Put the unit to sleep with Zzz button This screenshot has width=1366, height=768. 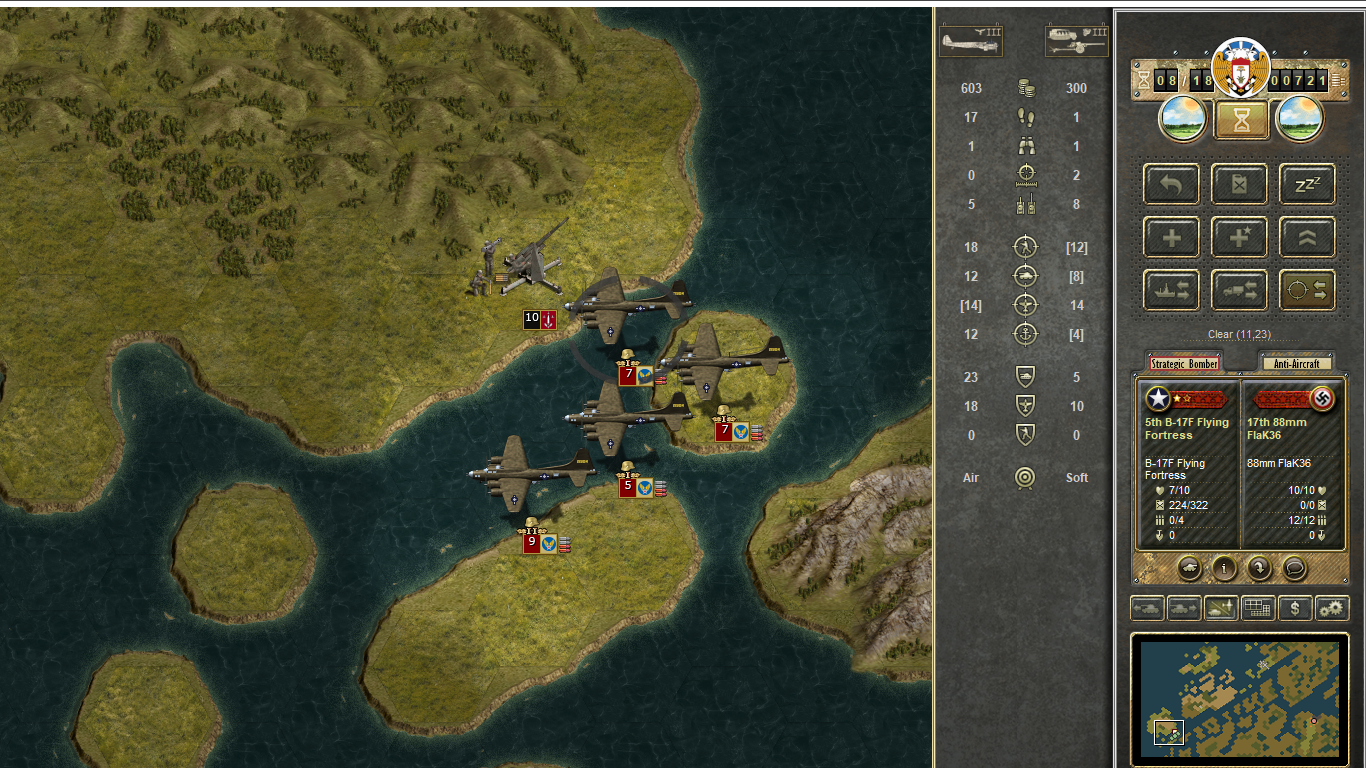pyautogui.click(x=1307, y=185)
